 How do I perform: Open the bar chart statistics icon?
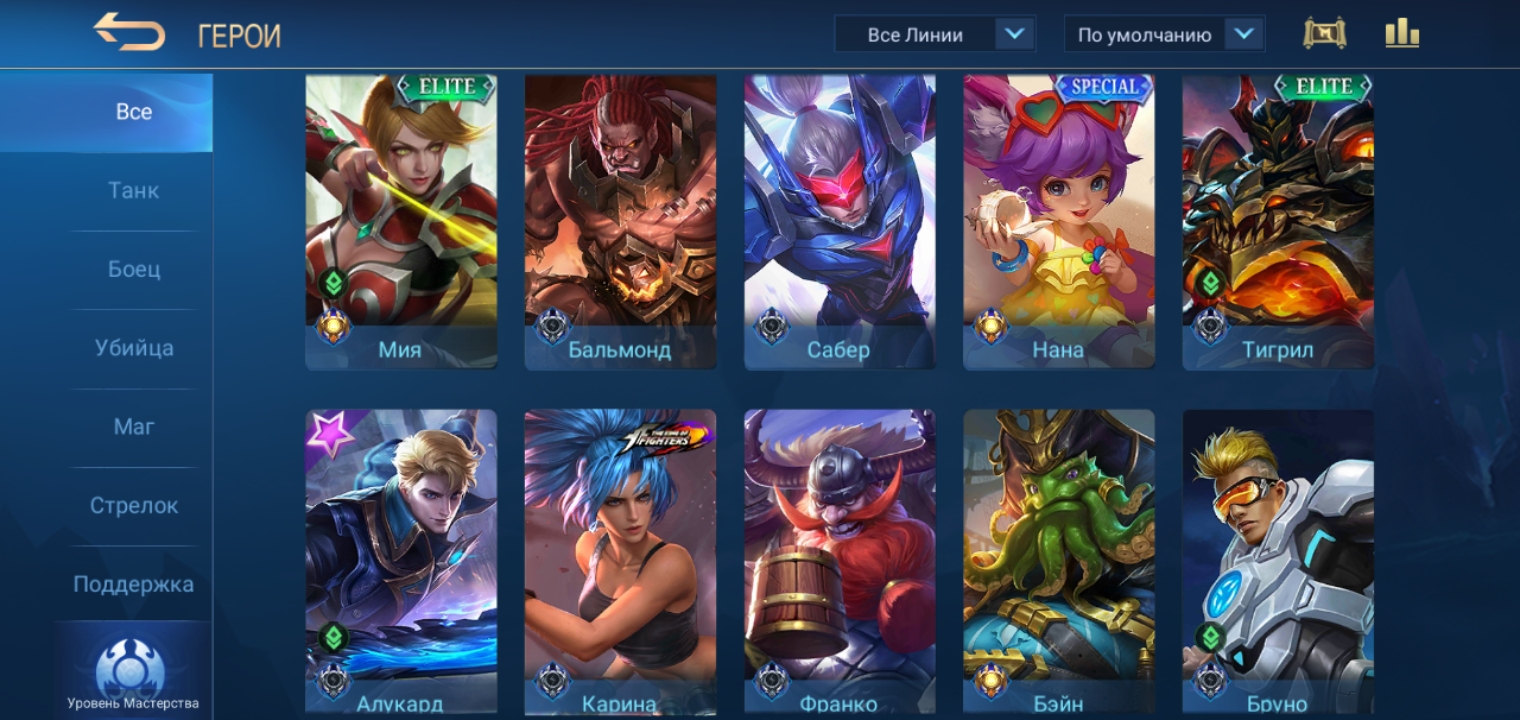tap(1402, 34)
